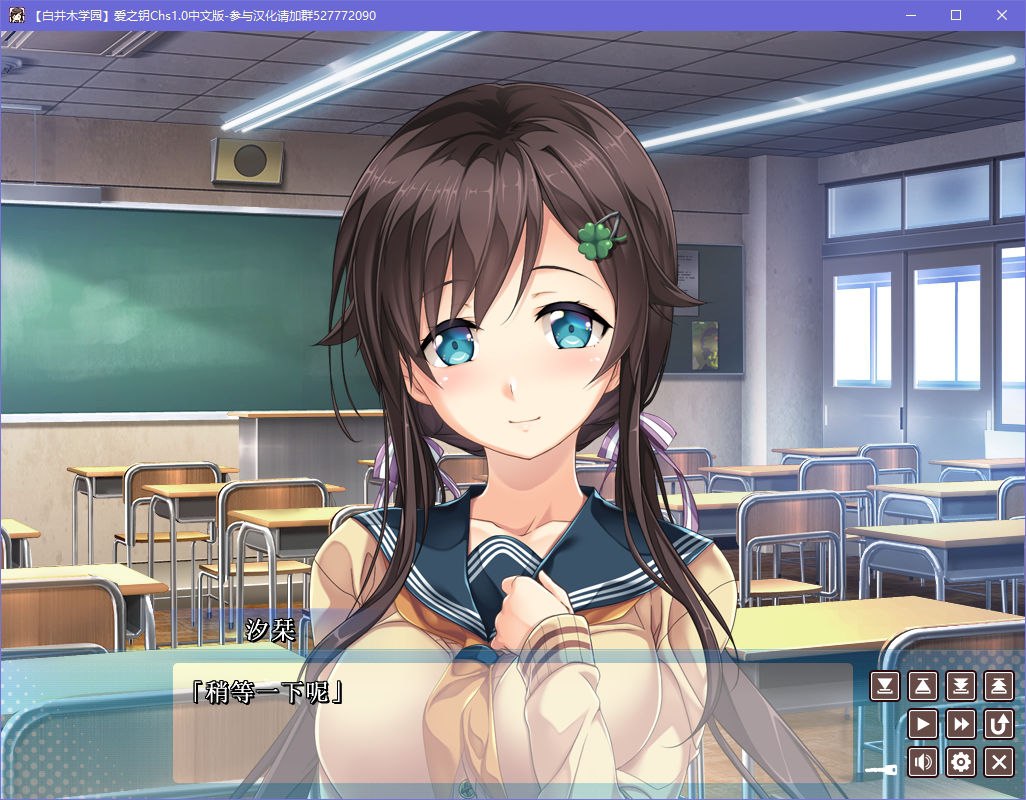Viewport: 1026px width, 800px height.
Task: Quick save with the double down-arrow button
Action: coord(961,686)
